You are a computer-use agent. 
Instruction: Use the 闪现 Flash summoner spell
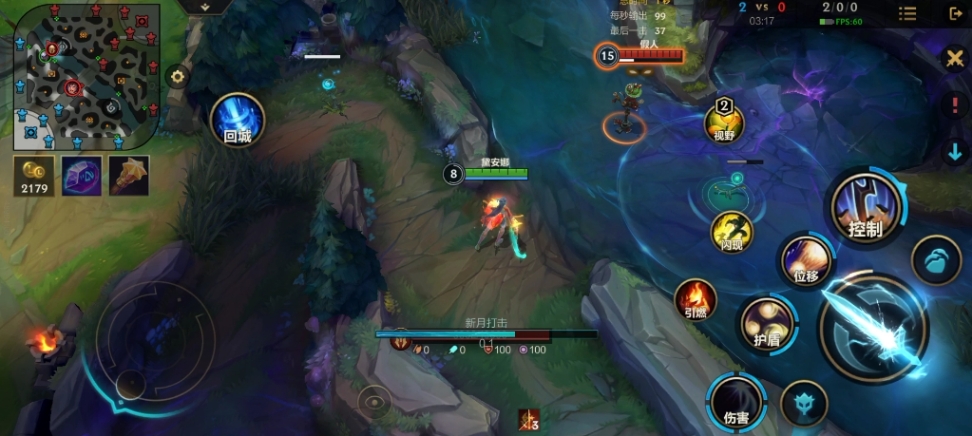point(731,230)
